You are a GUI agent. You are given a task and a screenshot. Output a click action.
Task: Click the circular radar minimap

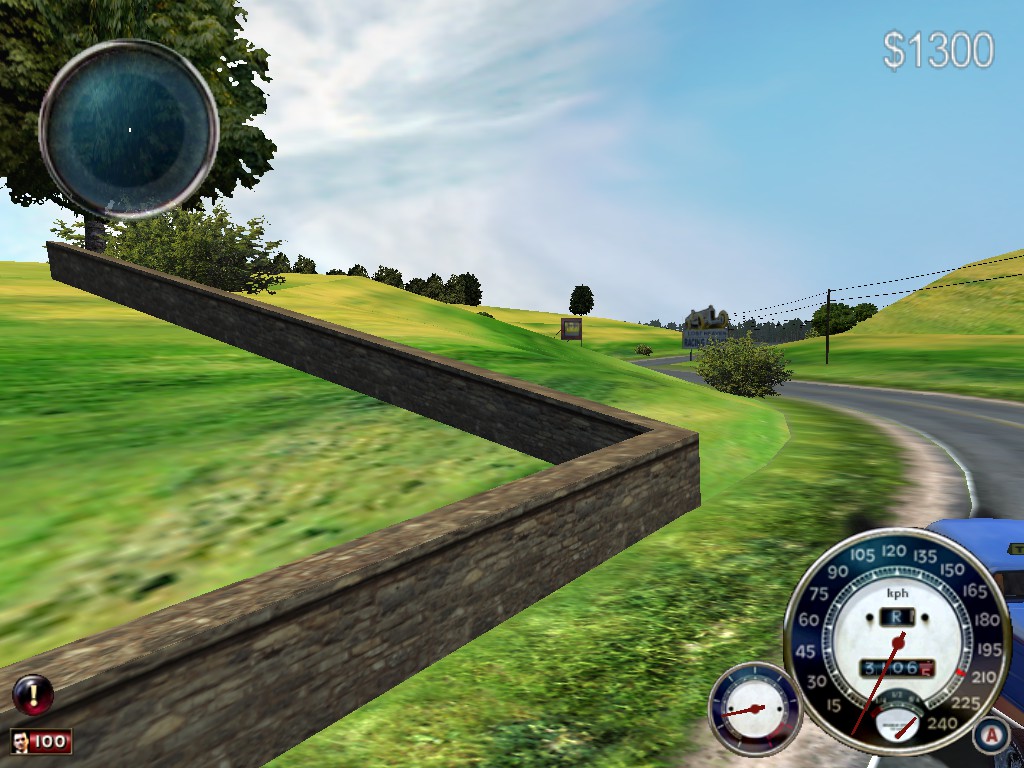(x=129, y=129)
